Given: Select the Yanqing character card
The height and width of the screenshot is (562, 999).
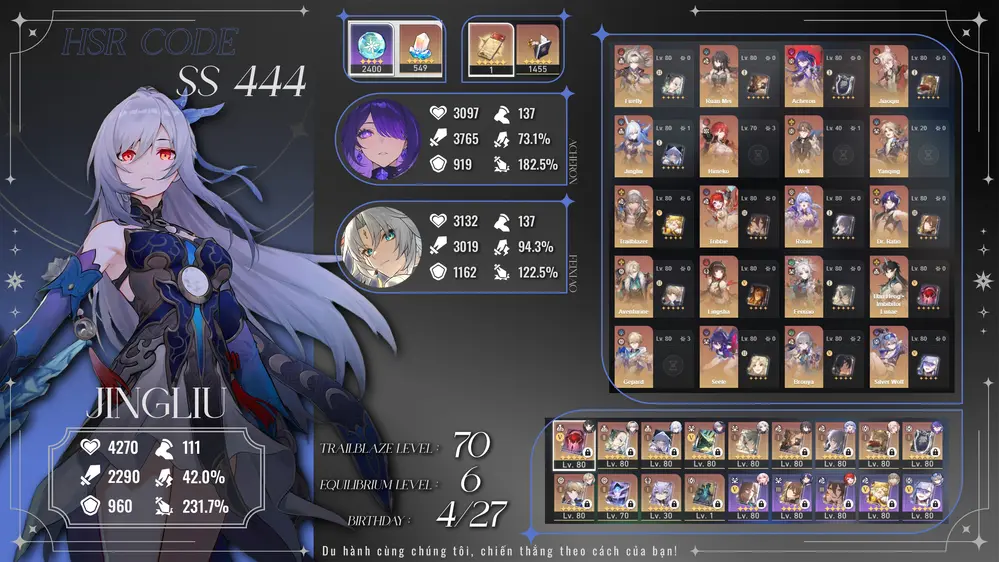Looking at the screenshot, I should 889,146.
